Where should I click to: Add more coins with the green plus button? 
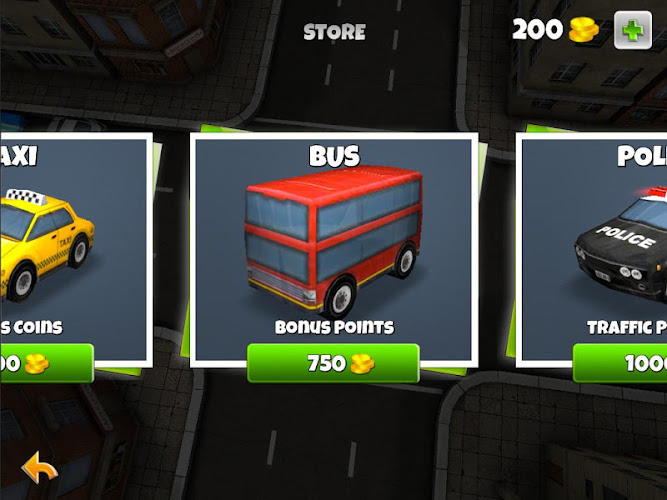[x=632, y=30]
